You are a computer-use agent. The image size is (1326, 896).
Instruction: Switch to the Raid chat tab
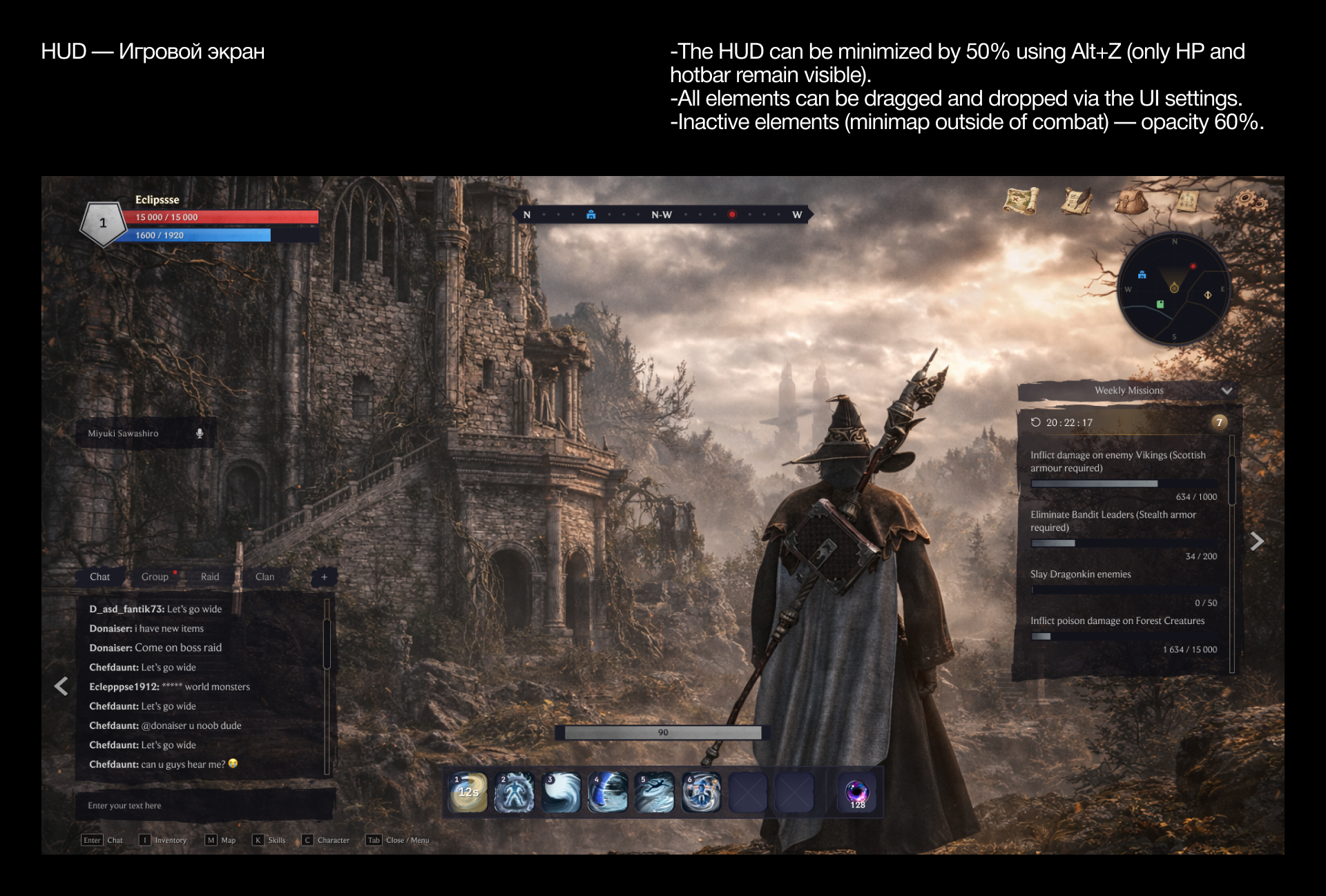pyautogui.click(x=209, y=576)
